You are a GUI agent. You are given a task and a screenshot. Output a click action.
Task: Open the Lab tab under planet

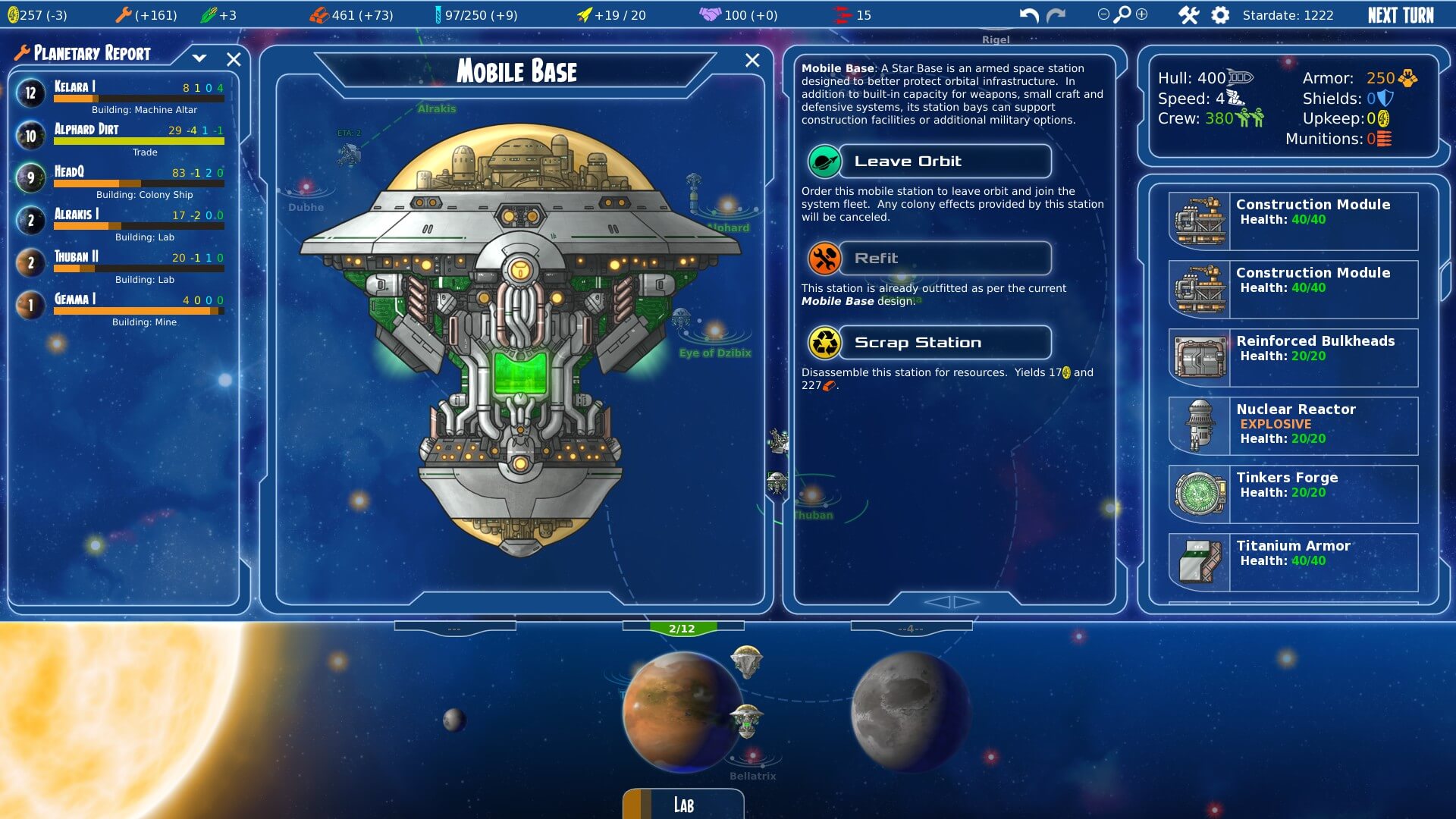point(683,805)
